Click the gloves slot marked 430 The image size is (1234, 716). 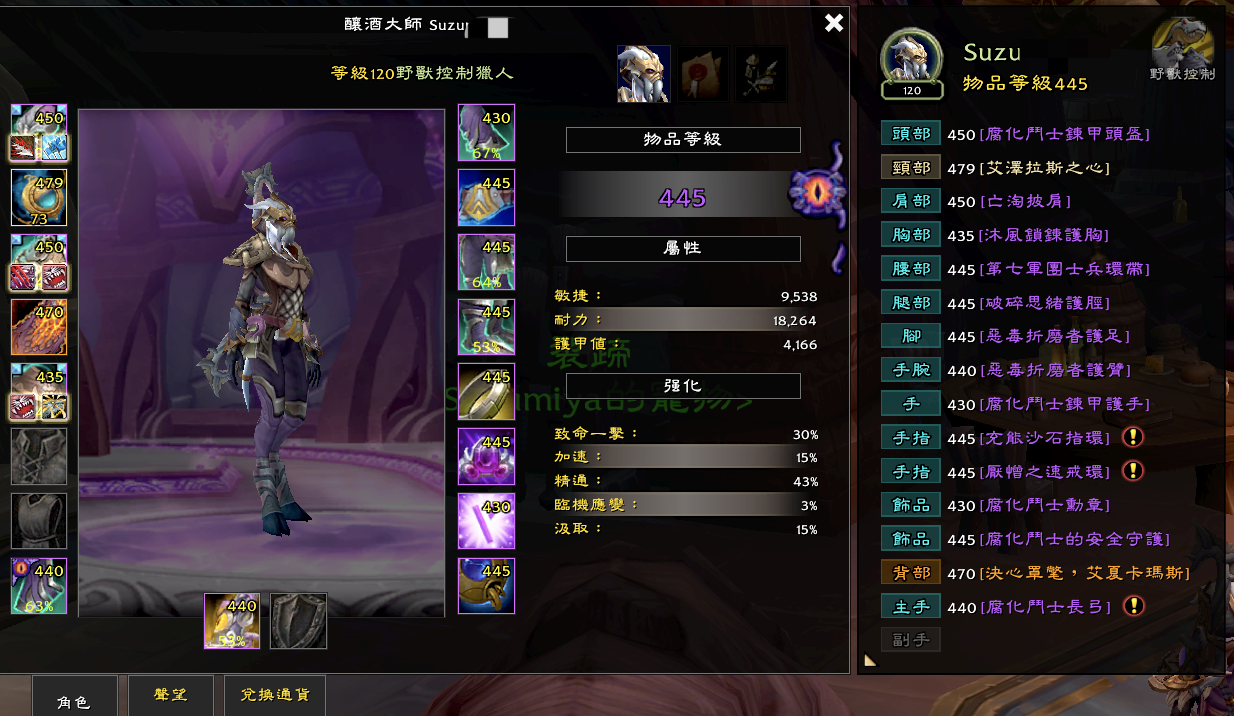pos(486,132)
